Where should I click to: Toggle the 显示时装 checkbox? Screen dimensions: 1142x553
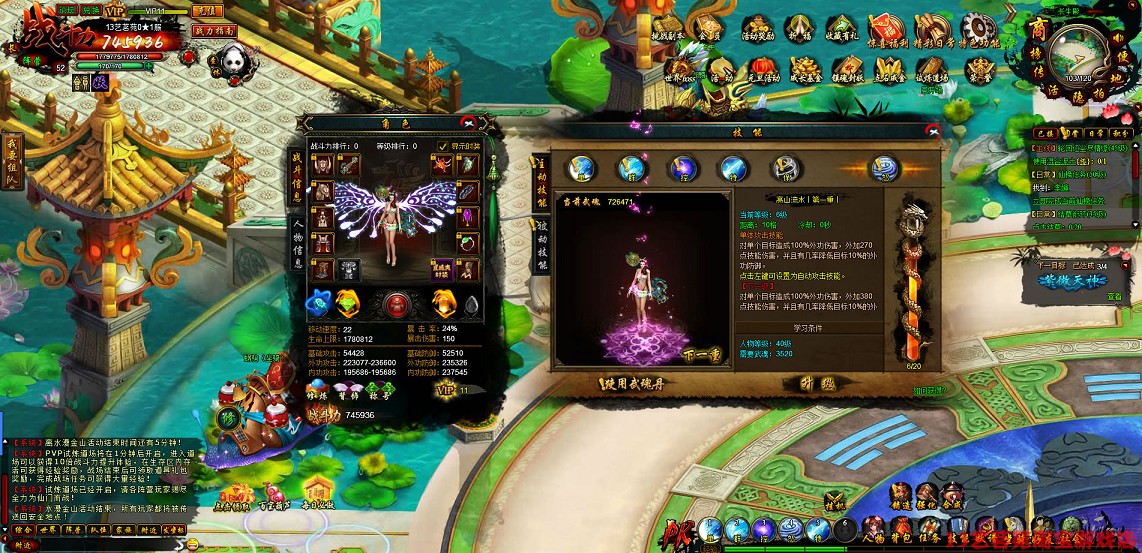pyautogui.click(x=443, y=146)
